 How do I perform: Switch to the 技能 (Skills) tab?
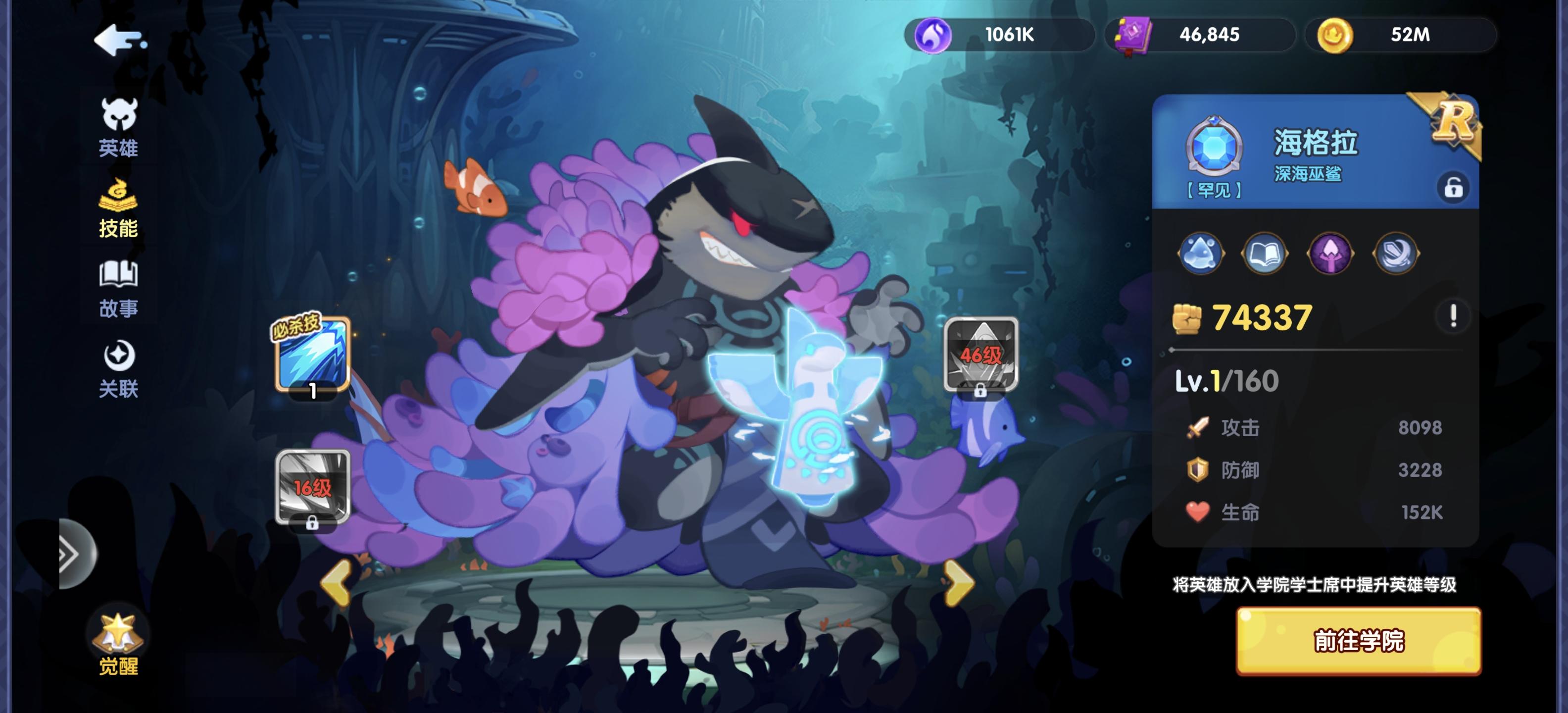(x=120, y=206)
